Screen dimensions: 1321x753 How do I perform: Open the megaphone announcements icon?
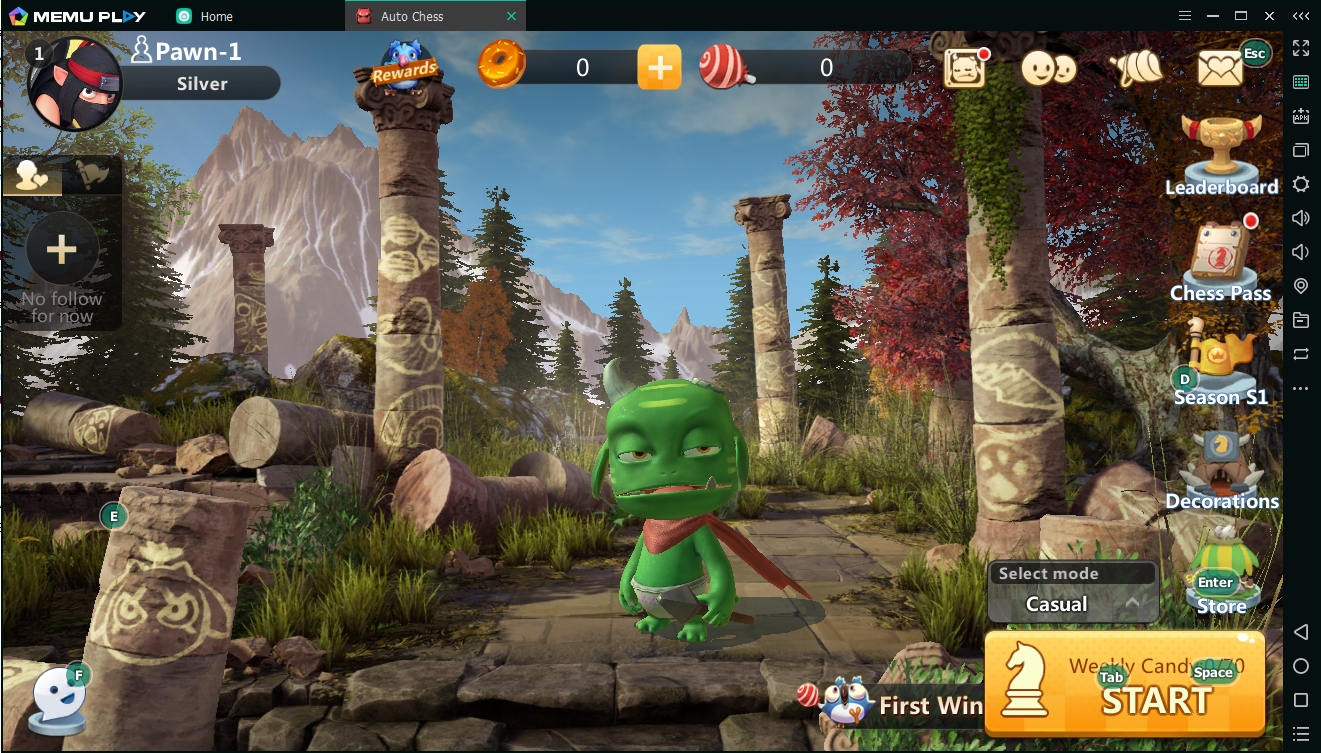pyautogui.click(x=1137, y=68)
